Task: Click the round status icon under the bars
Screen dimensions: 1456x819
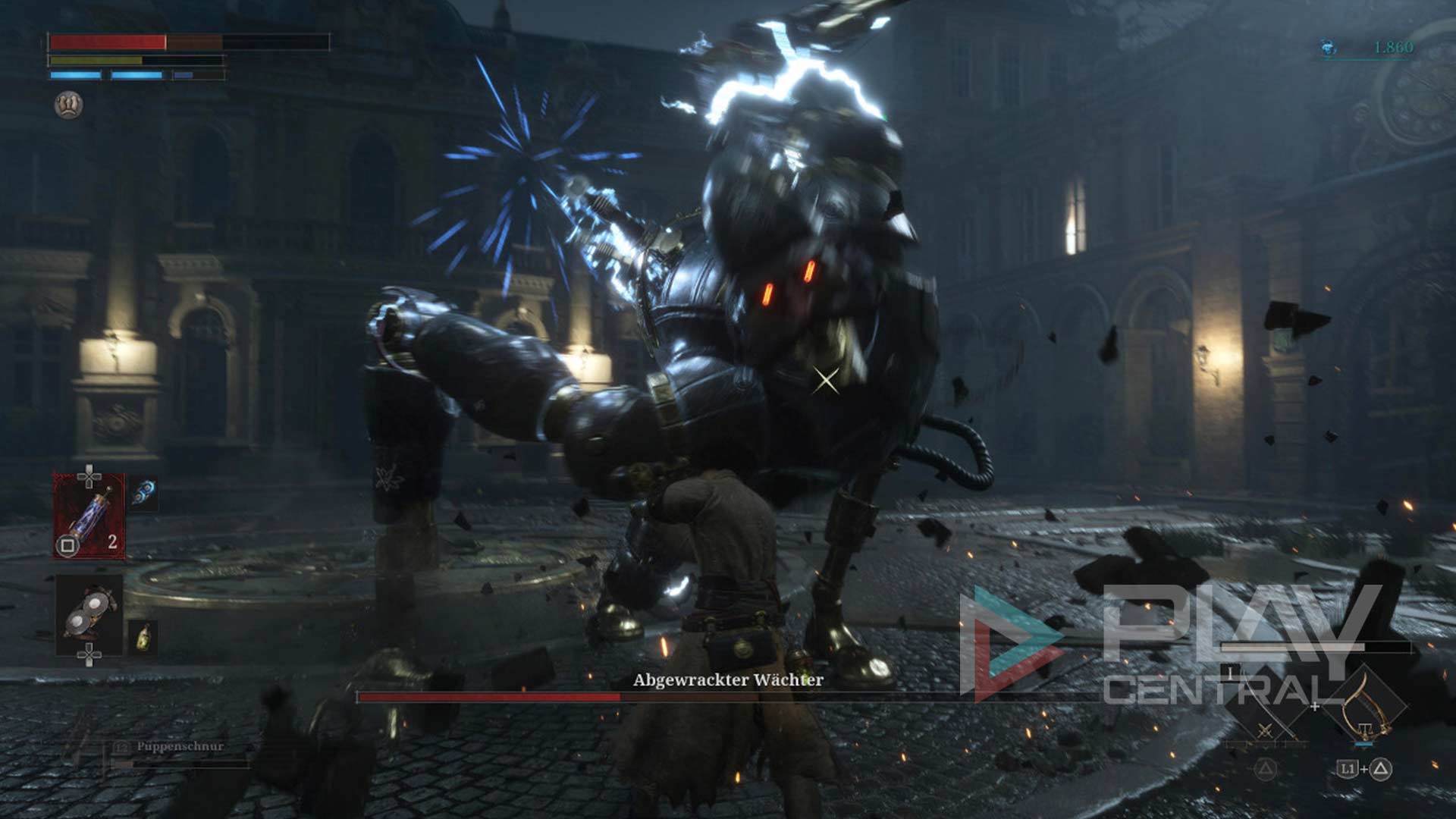Action: [x=69, y=105]
